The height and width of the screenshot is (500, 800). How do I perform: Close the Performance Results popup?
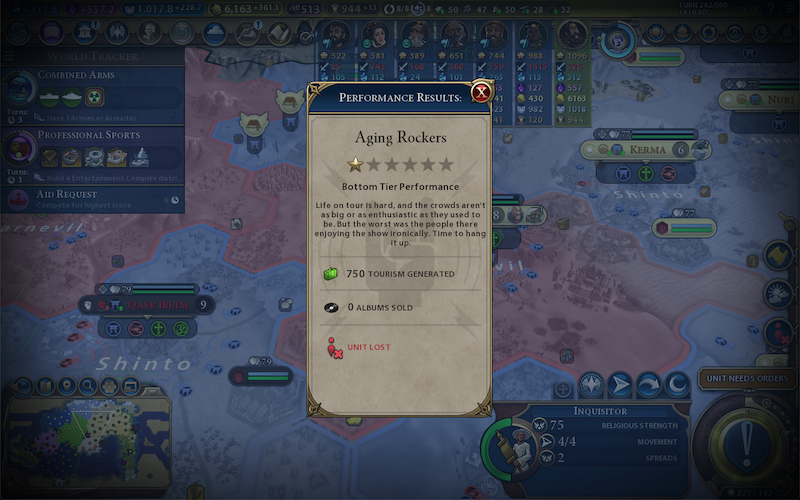tap(481, 93)
